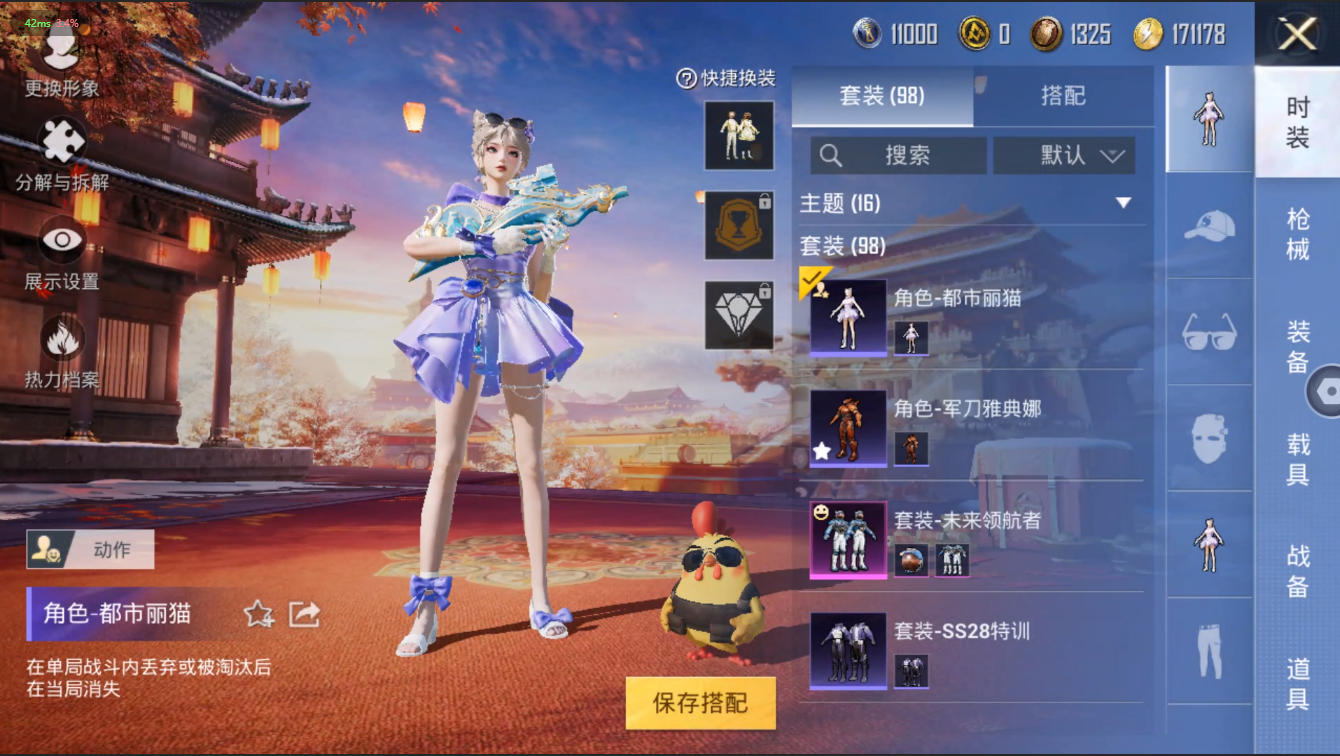Filter by the baseball cap headwear icon
Image resolution: width=1340 pixels, height=756 pixels.
tap(1209, 226)
